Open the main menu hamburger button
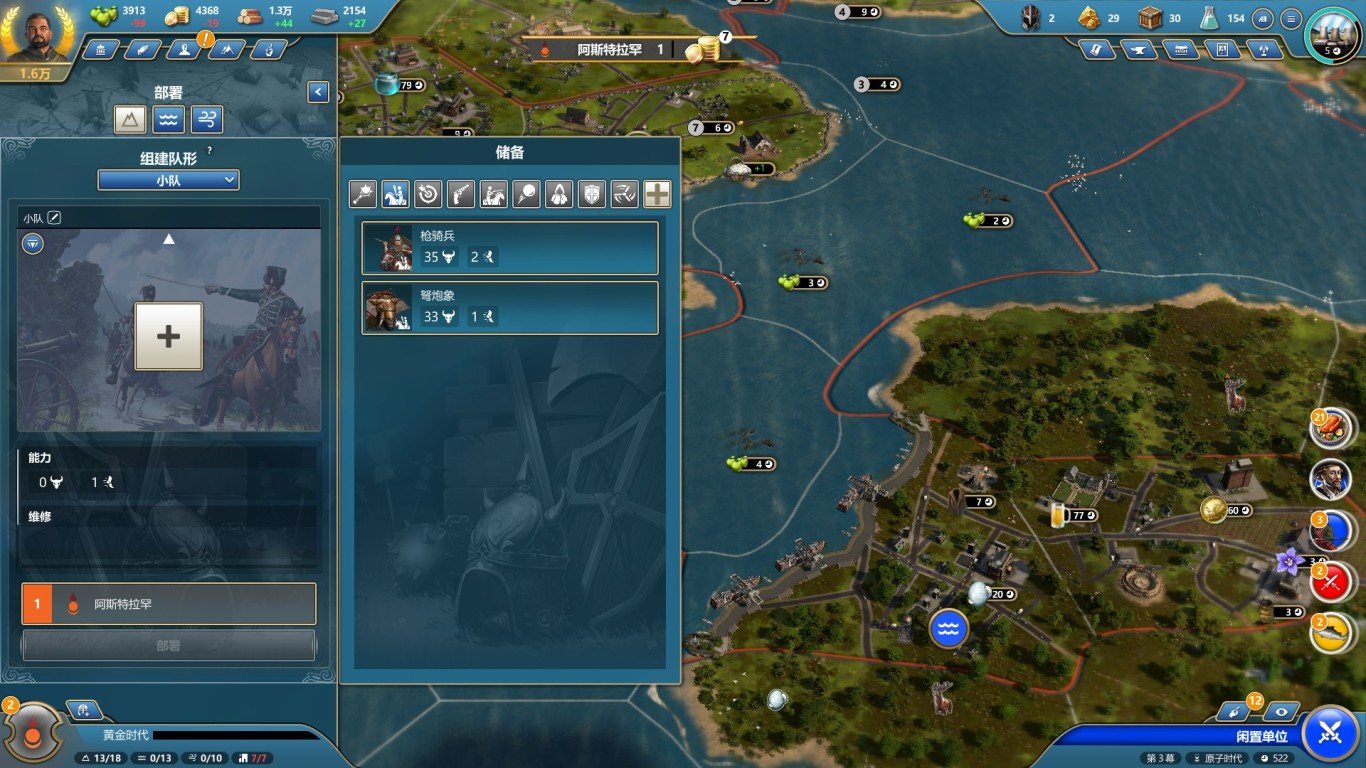This screenshot has width=1366, height=768. [x=1292, y=18]
